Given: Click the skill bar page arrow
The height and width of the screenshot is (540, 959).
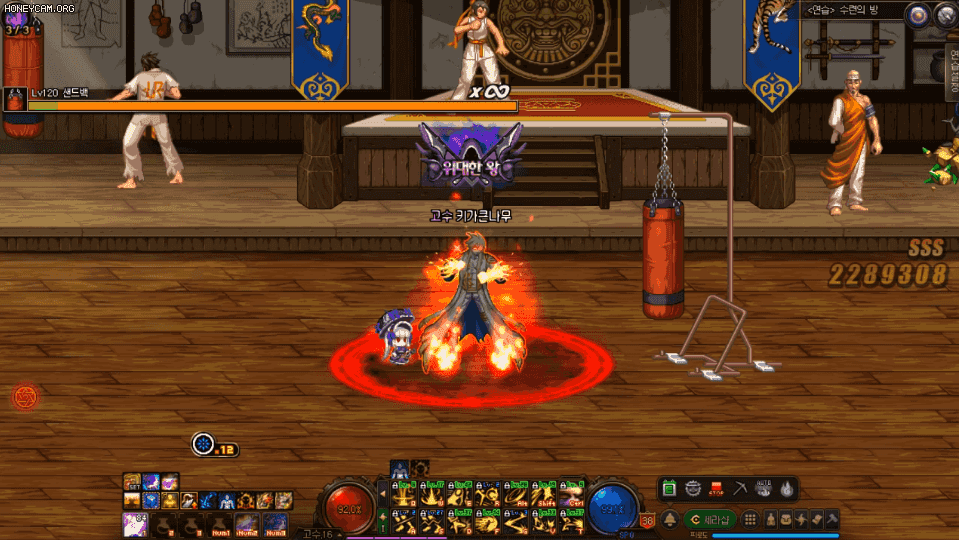Looking at the screenshot, I should [x=381, y=494].
